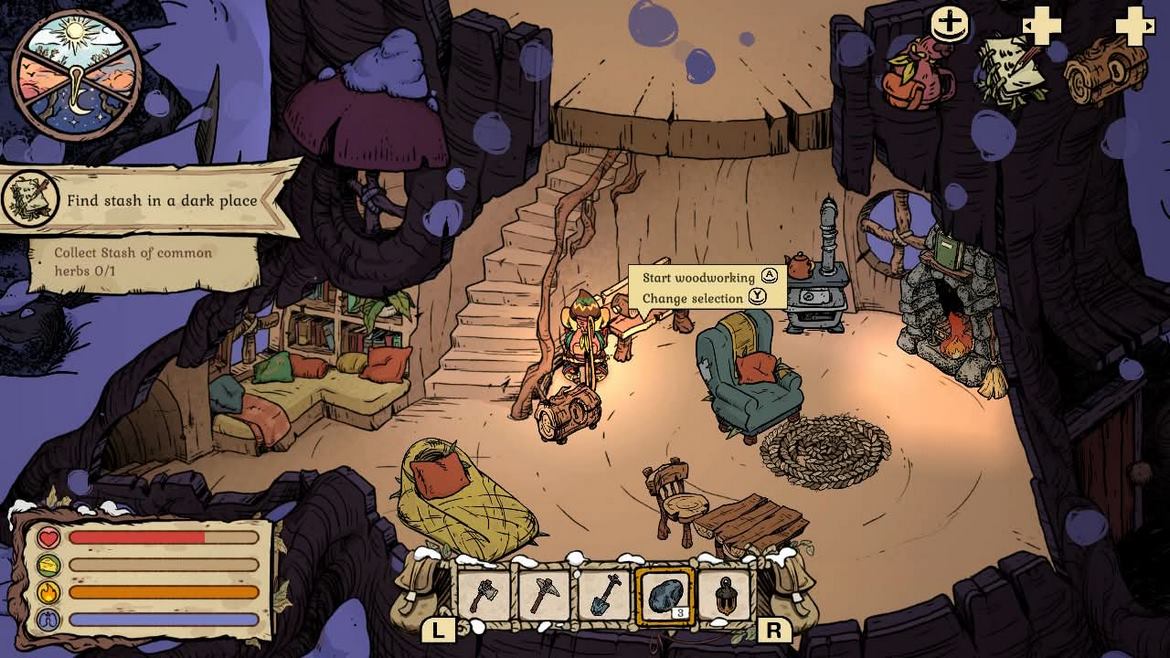Click the day-night cycle clock
The image size is (1170, 658).
click(x=76, y=76)
